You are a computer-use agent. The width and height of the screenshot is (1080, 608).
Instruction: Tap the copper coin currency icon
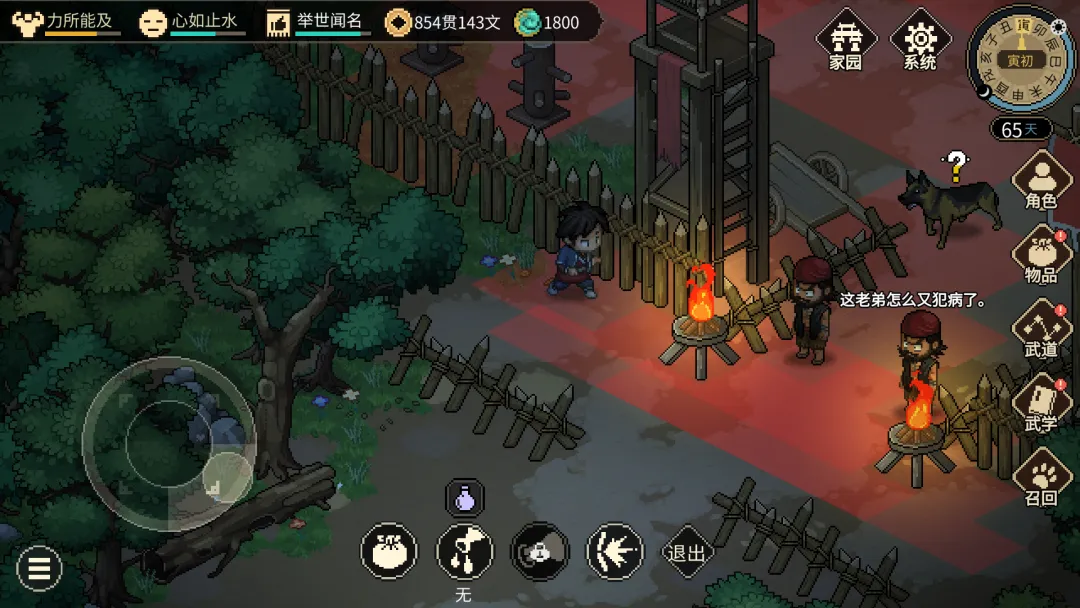(398, 22)
